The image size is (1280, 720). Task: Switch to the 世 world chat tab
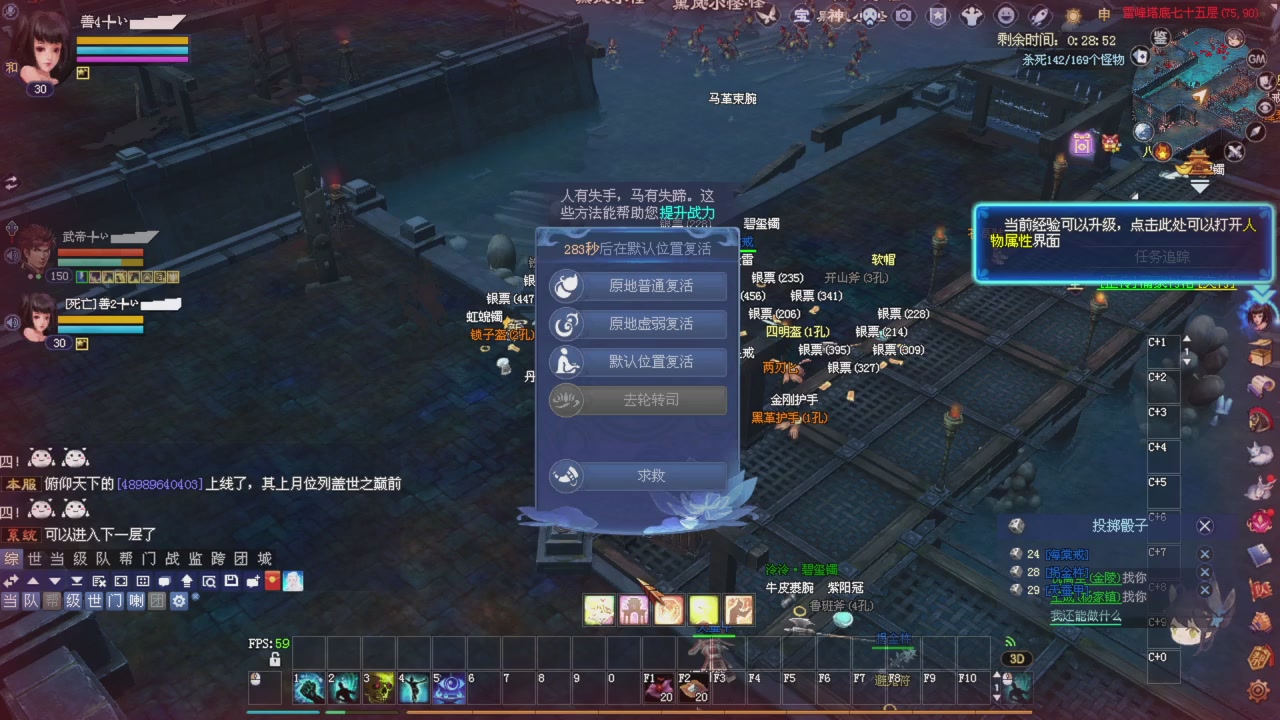pyautogui.click(x=36, y=560)
